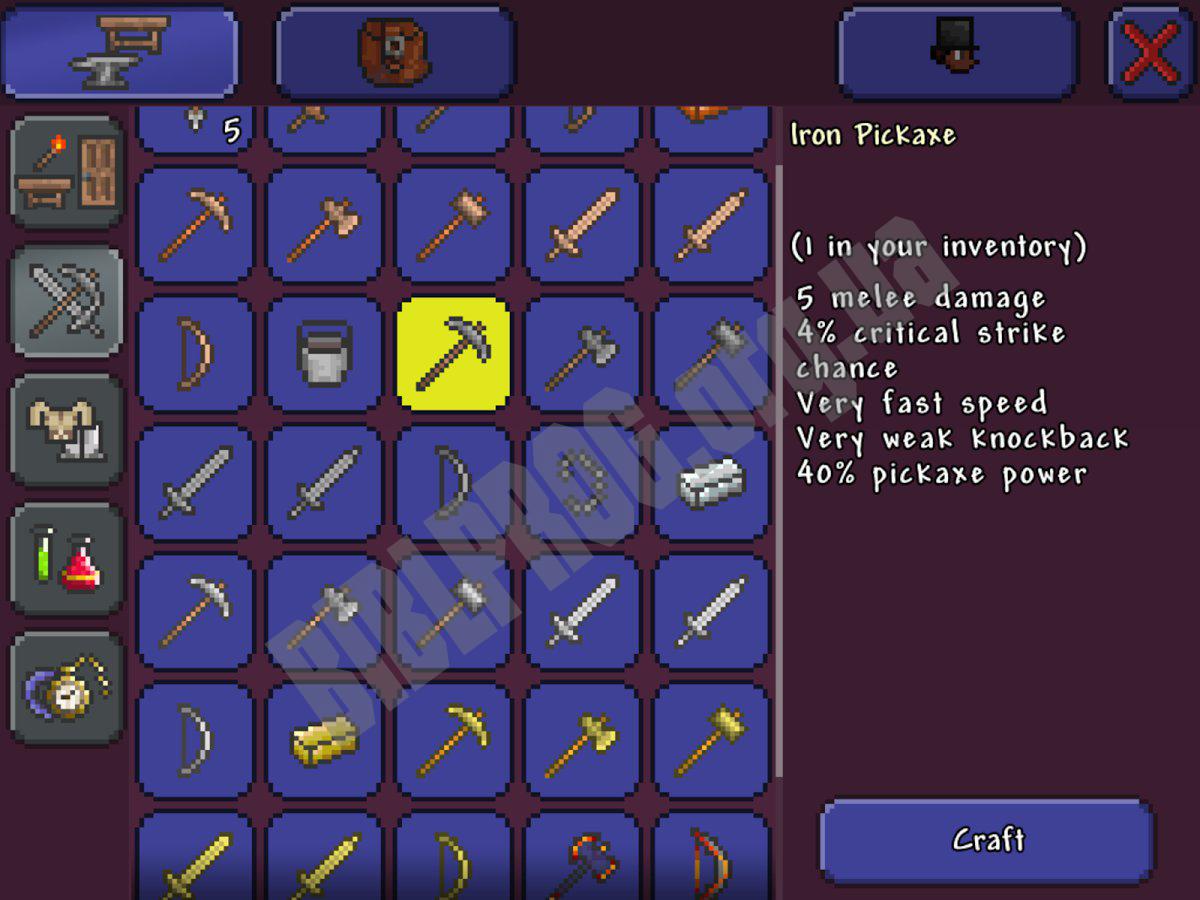Choose the copper pickaxe recipe
The image size is (1200, 900).
point(195,224)
